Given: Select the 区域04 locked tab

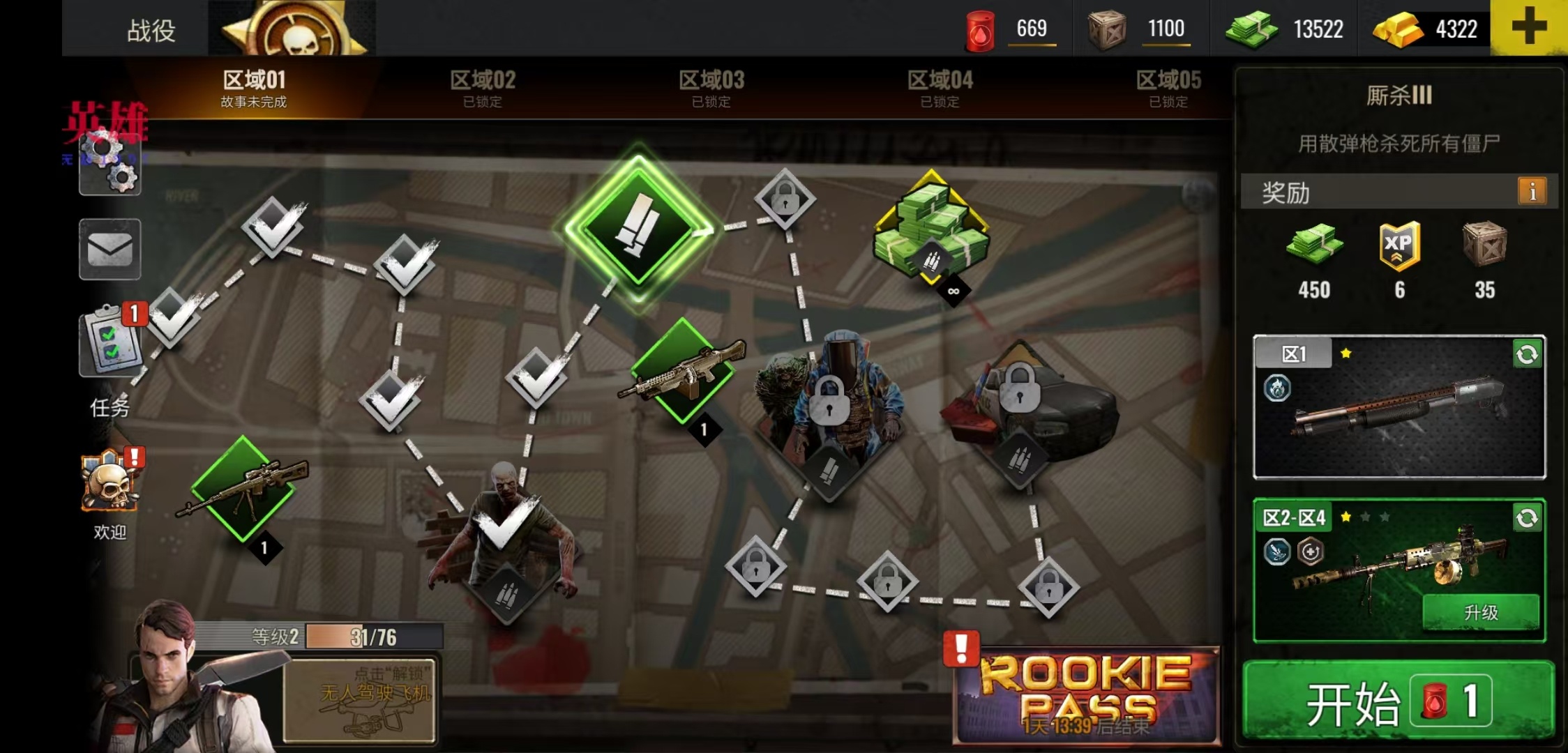Looking at the screenshot, I should pyautogui.click(x=940, y=89).
